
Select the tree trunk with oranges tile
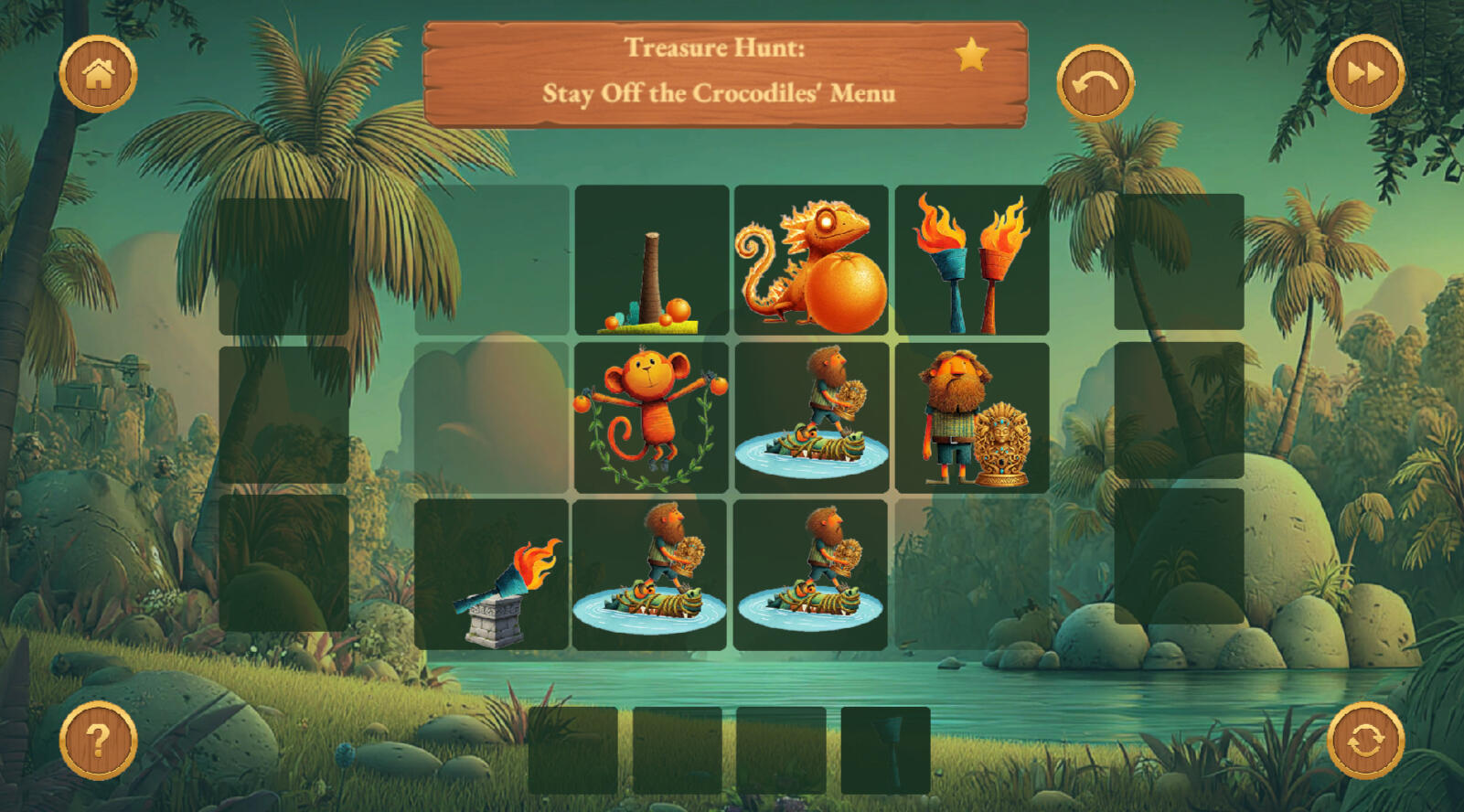tap(651, 261)
